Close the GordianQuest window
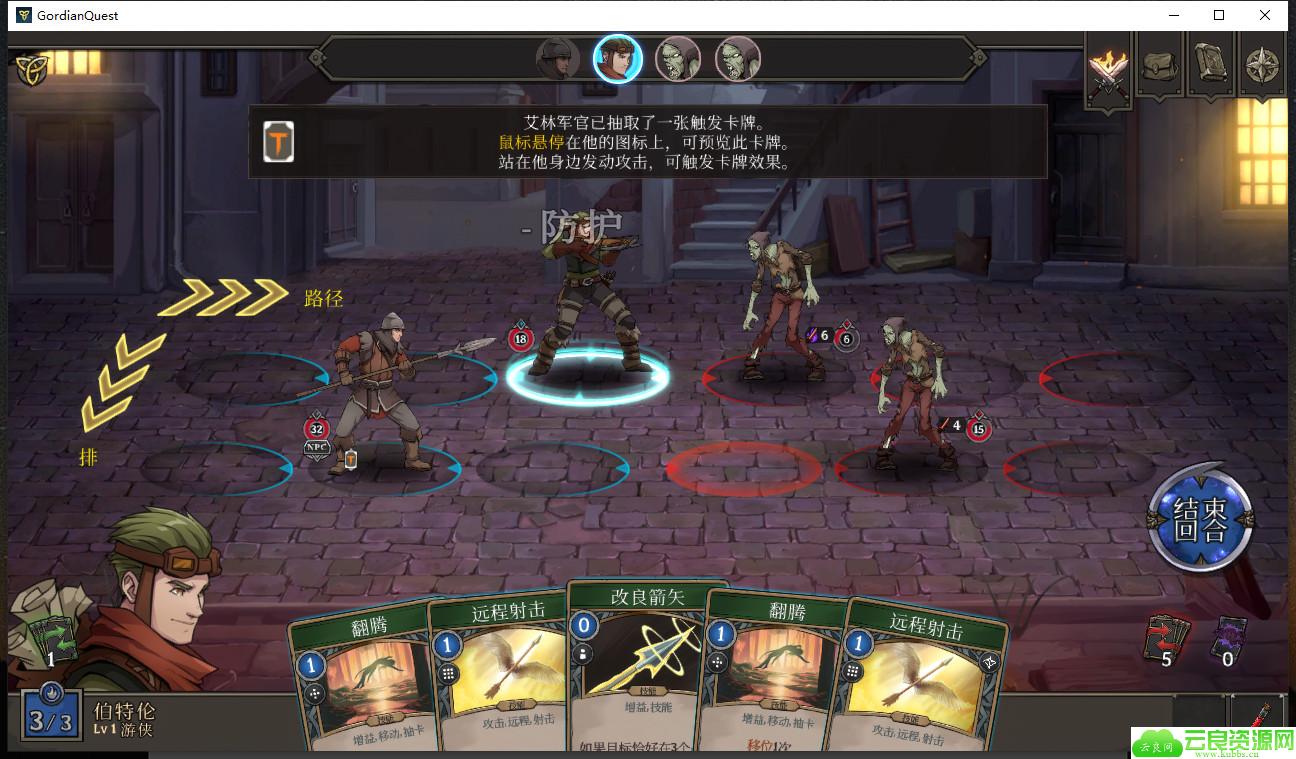Screen dimensions: 1296x759 coord(1266,15)
